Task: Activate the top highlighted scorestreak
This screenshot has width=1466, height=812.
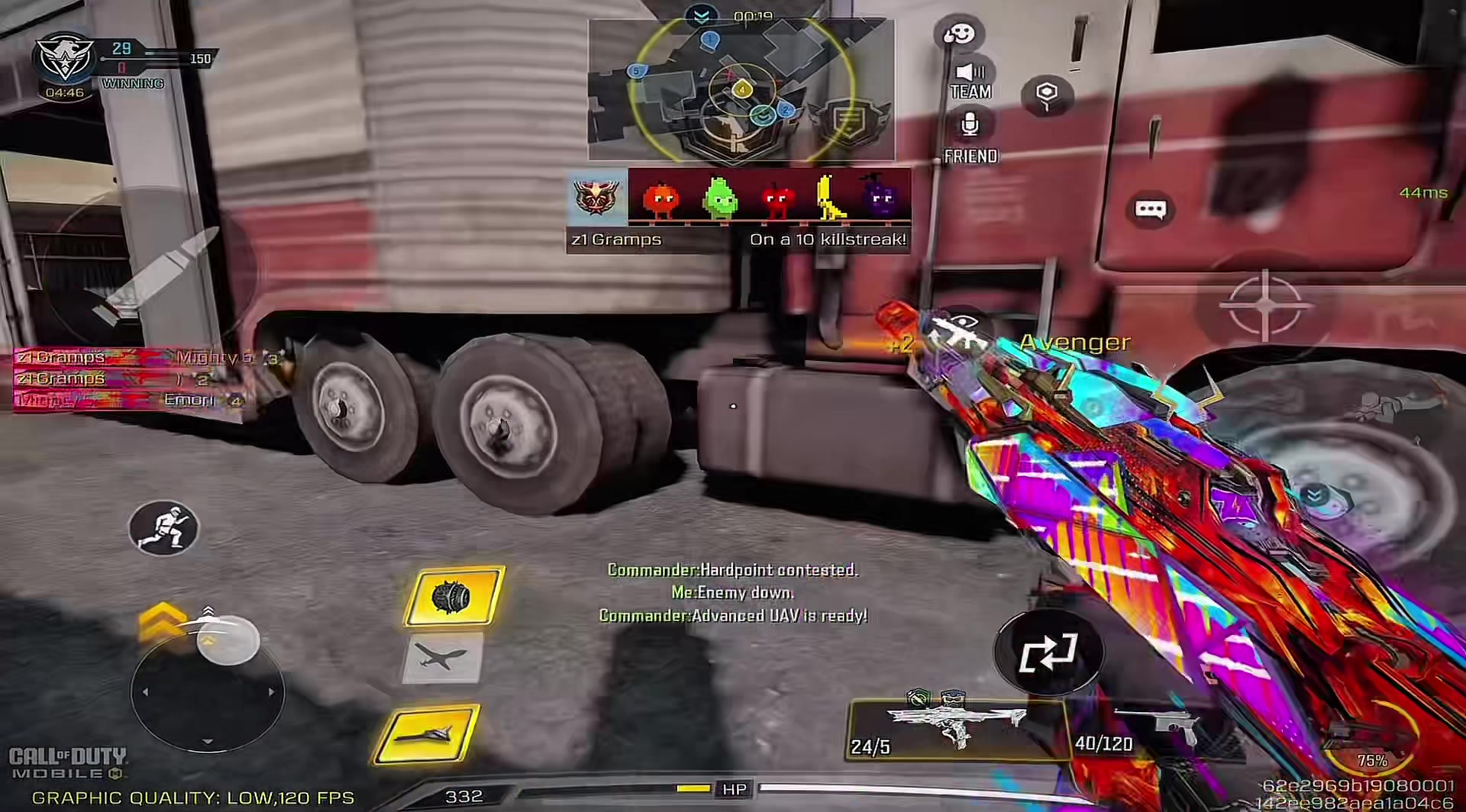Action: [x=454, y=596]
